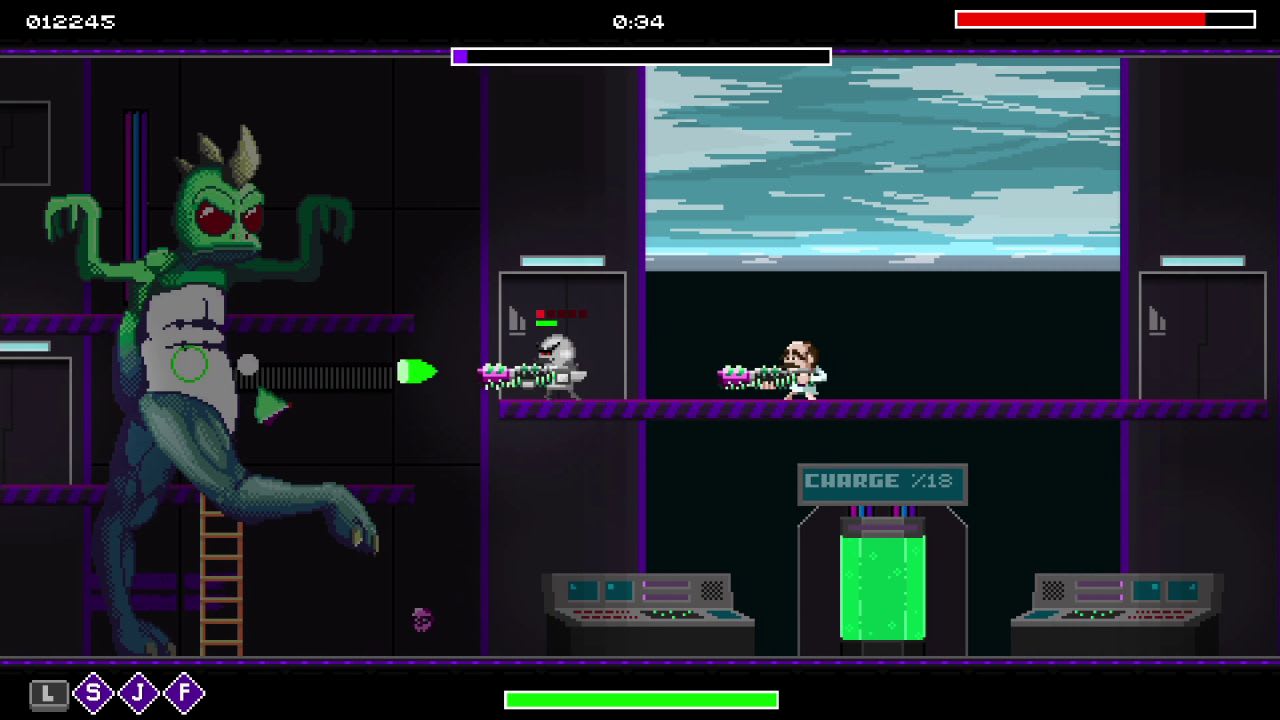Click the F diamond badge
The height and width of the screenshot is (720, 1280).
click(184, 693)
